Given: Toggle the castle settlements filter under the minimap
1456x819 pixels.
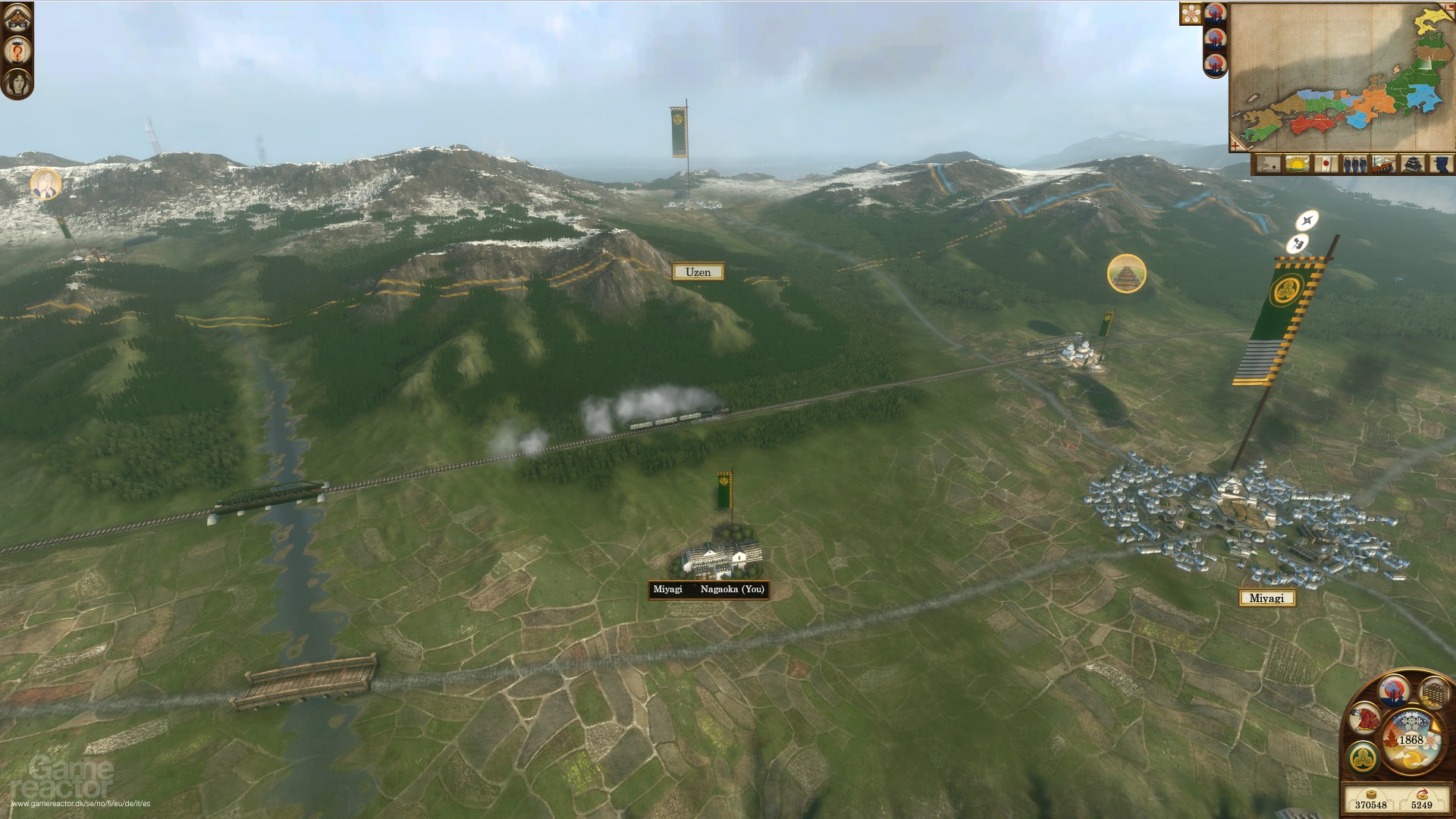Looking at the screenshot, I should pos(1413,164).
